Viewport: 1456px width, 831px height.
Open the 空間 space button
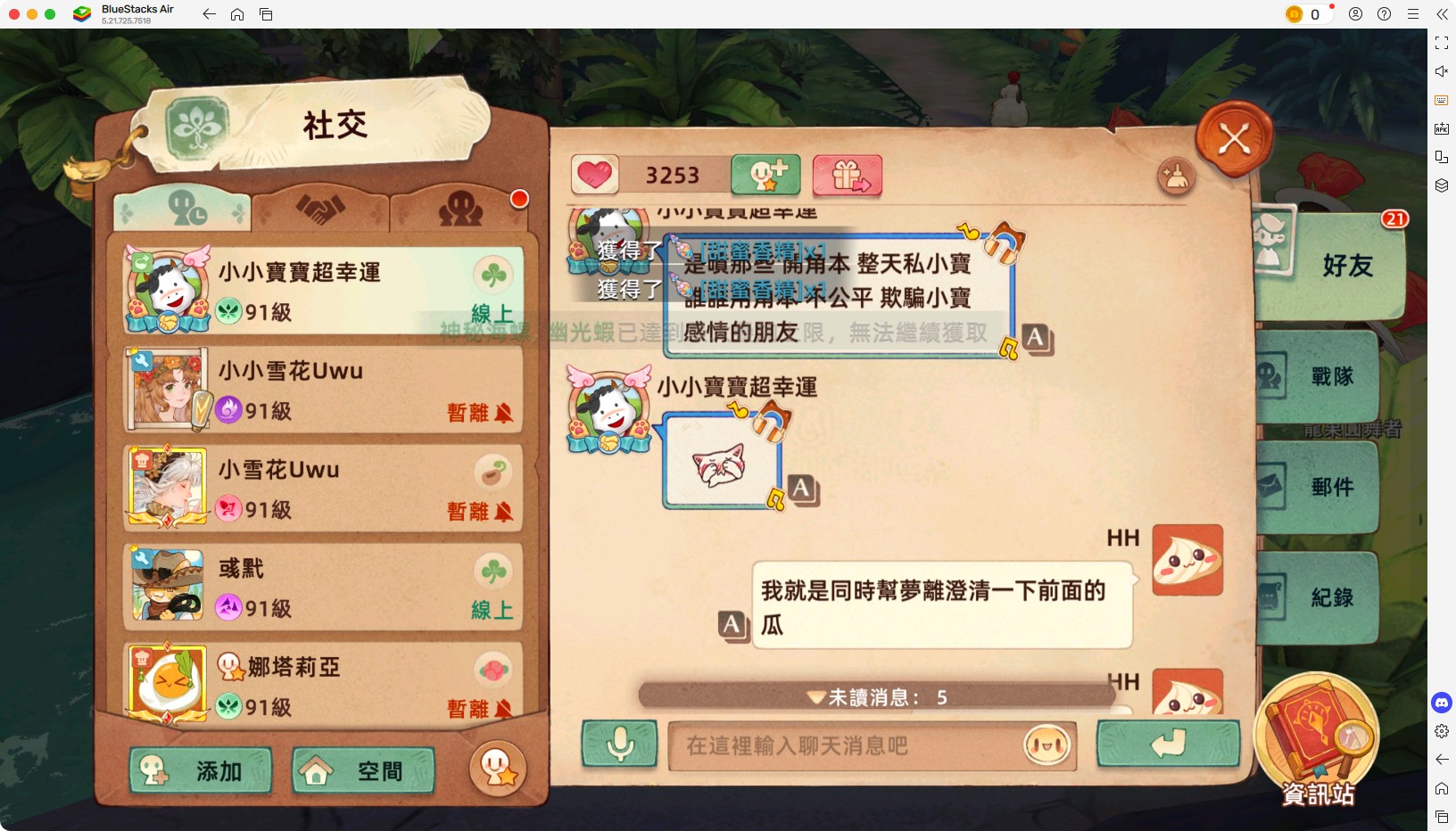pos(361,770)
